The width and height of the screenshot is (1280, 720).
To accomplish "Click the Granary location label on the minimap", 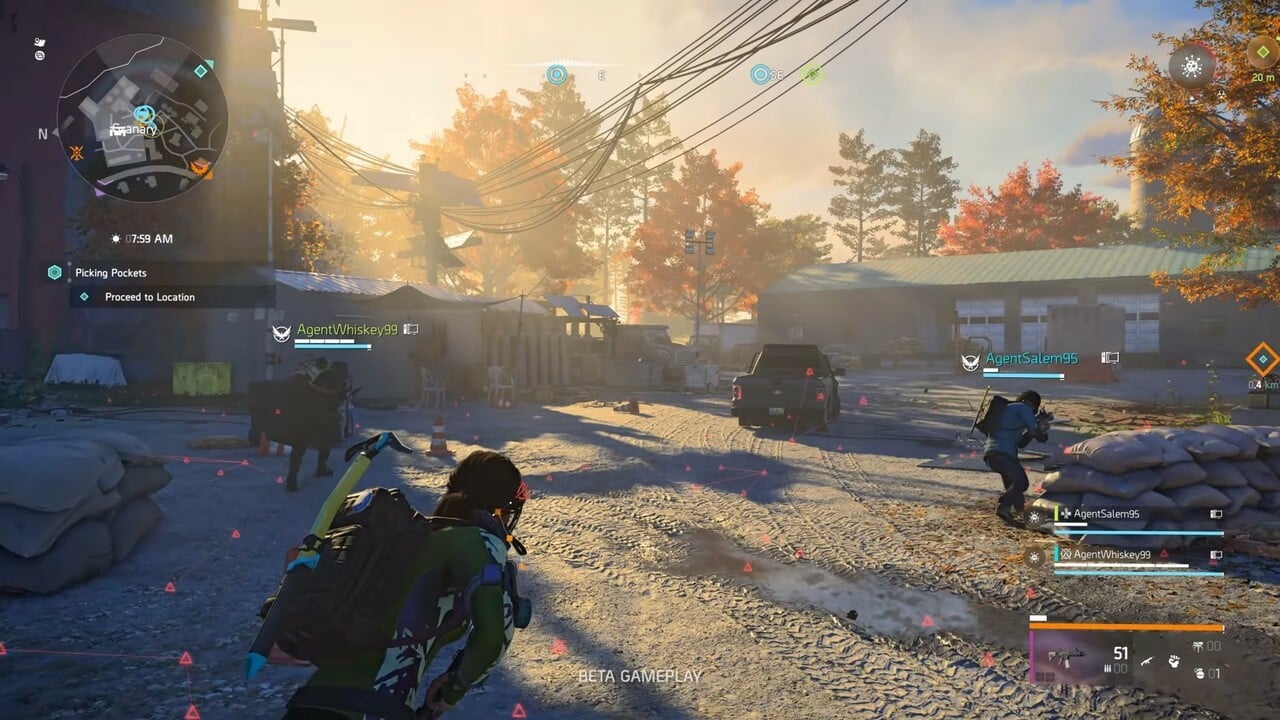I will click(136, 128).
